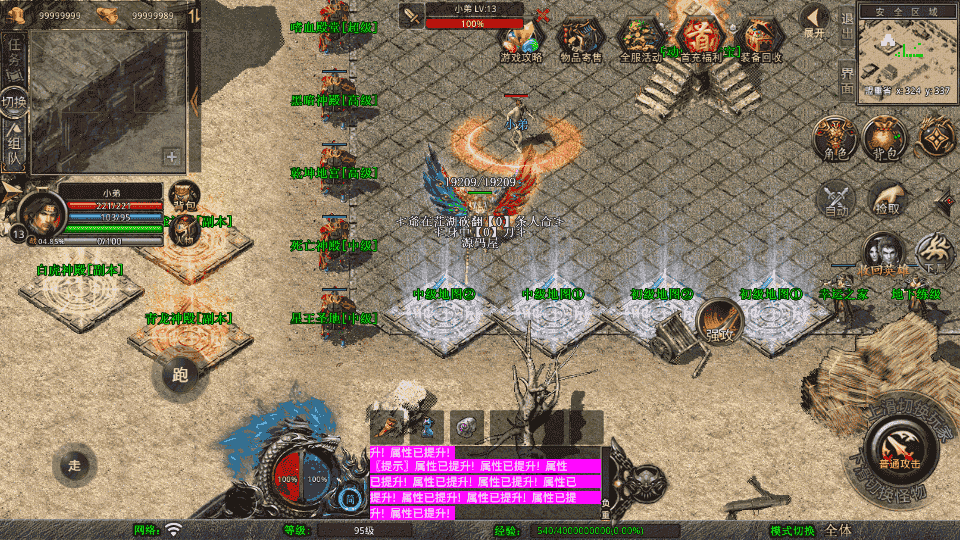Open the 装备回收 equipment recycle chest
The width and height of the screenshot is (960, 540).
click(762, 40)
